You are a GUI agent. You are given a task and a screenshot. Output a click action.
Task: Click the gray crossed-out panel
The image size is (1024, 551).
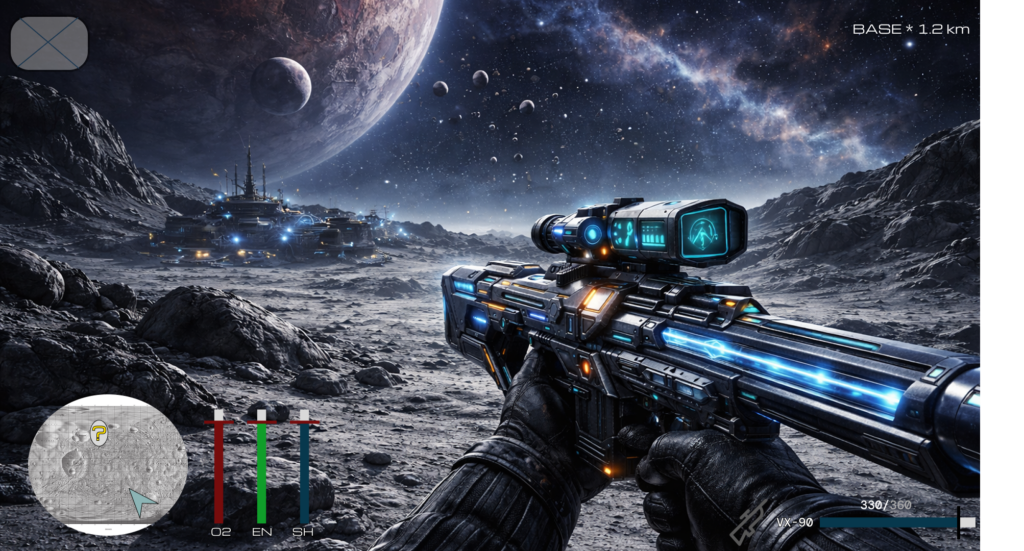point(49,43)
